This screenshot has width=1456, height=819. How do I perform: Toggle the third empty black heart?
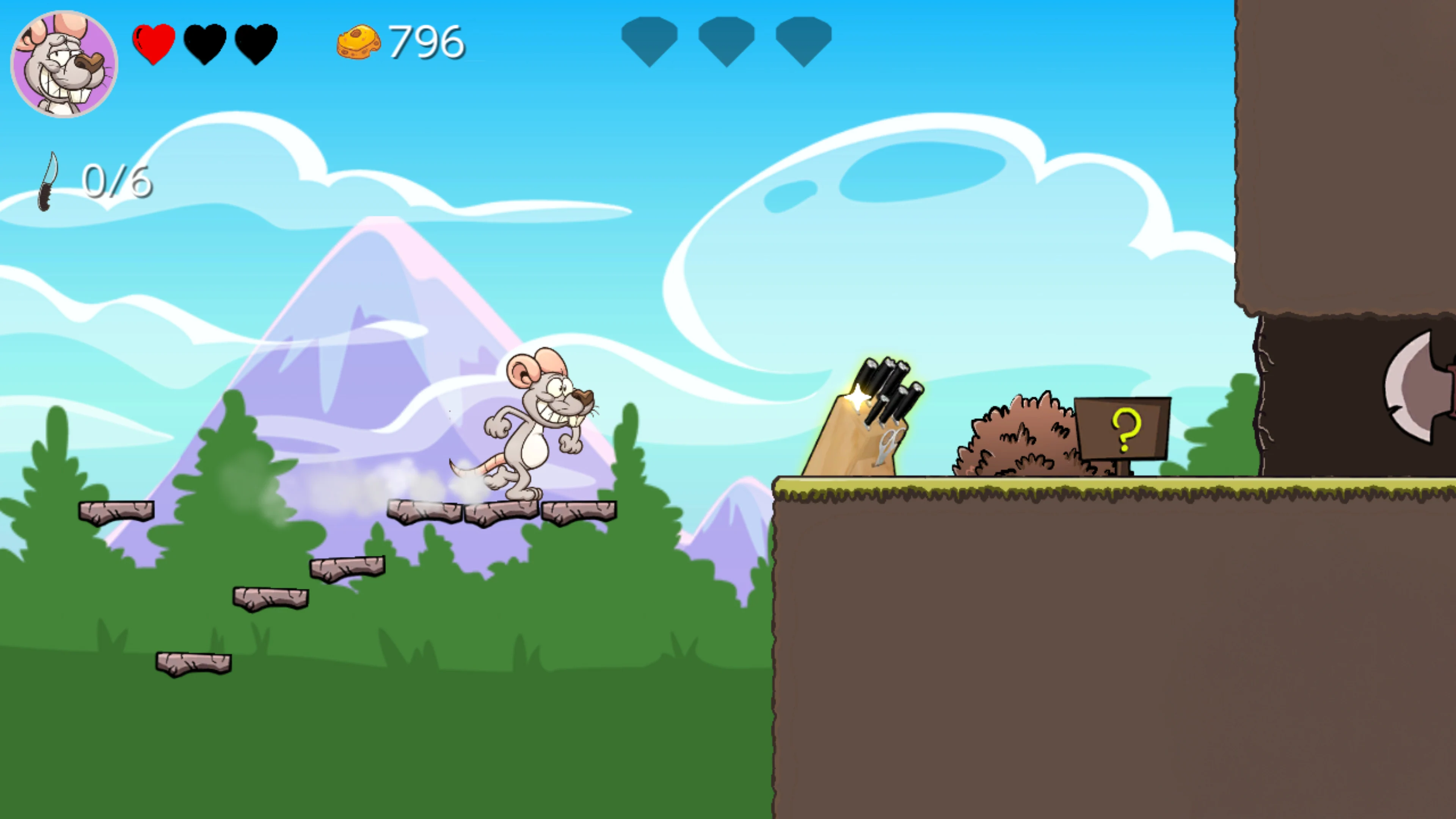point(256,43)
